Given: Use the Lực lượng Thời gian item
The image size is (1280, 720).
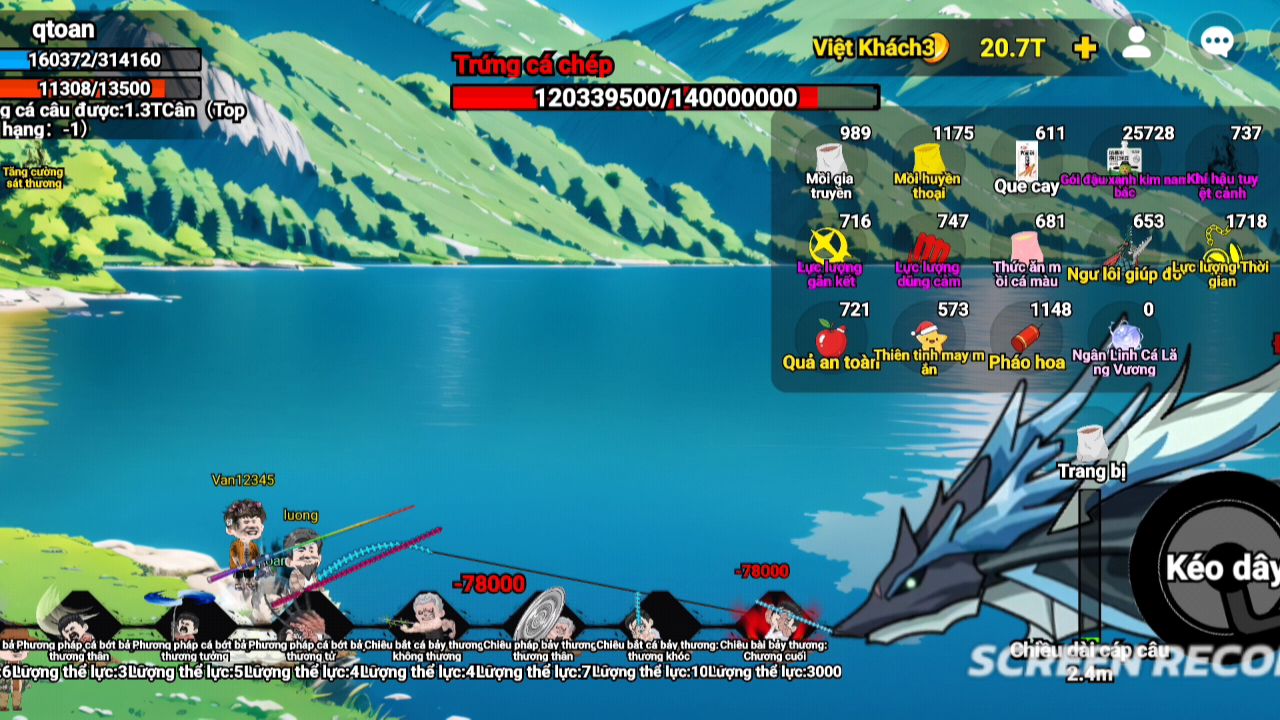Looking at the screenshot, I should click(x=1221, y=248).
